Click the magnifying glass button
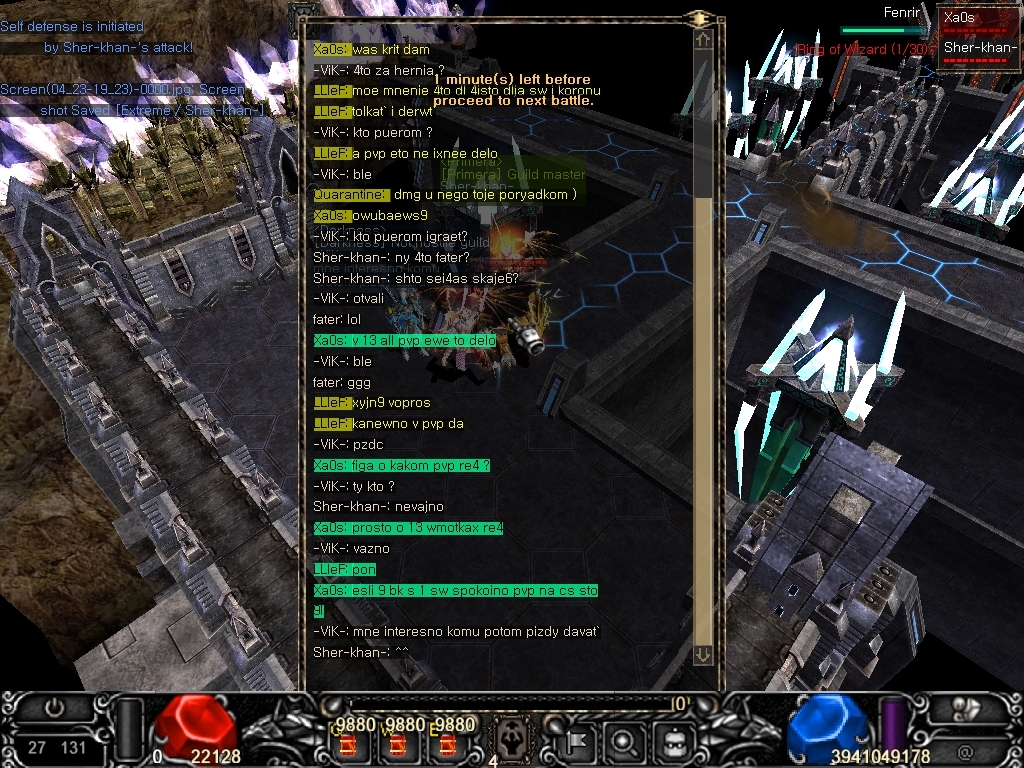 pyautogui.click(x=622, y=742)
